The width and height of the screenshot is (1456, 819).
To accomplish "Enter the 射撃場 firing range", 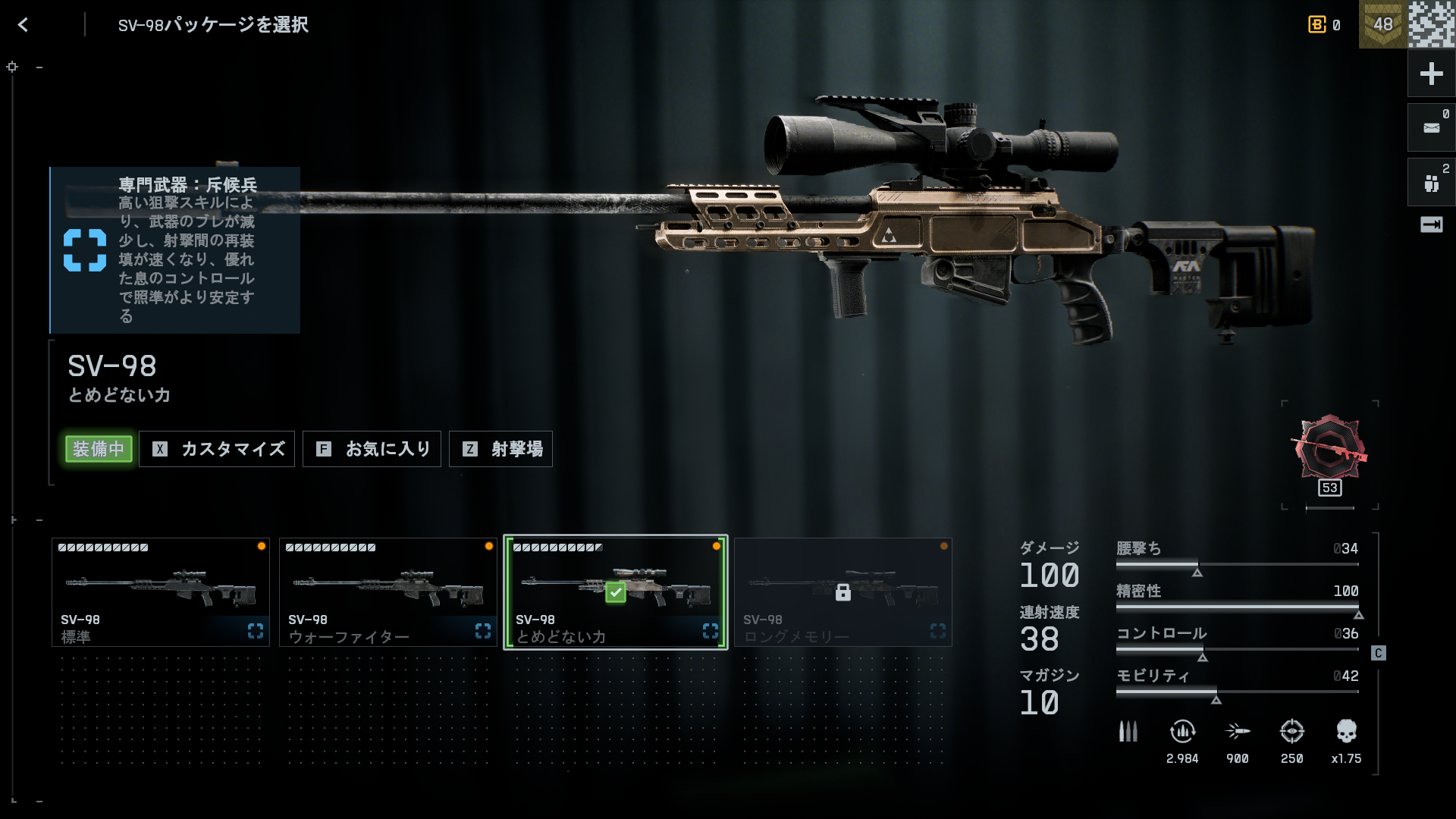I will pyautogui.click(x=500, y=449).
